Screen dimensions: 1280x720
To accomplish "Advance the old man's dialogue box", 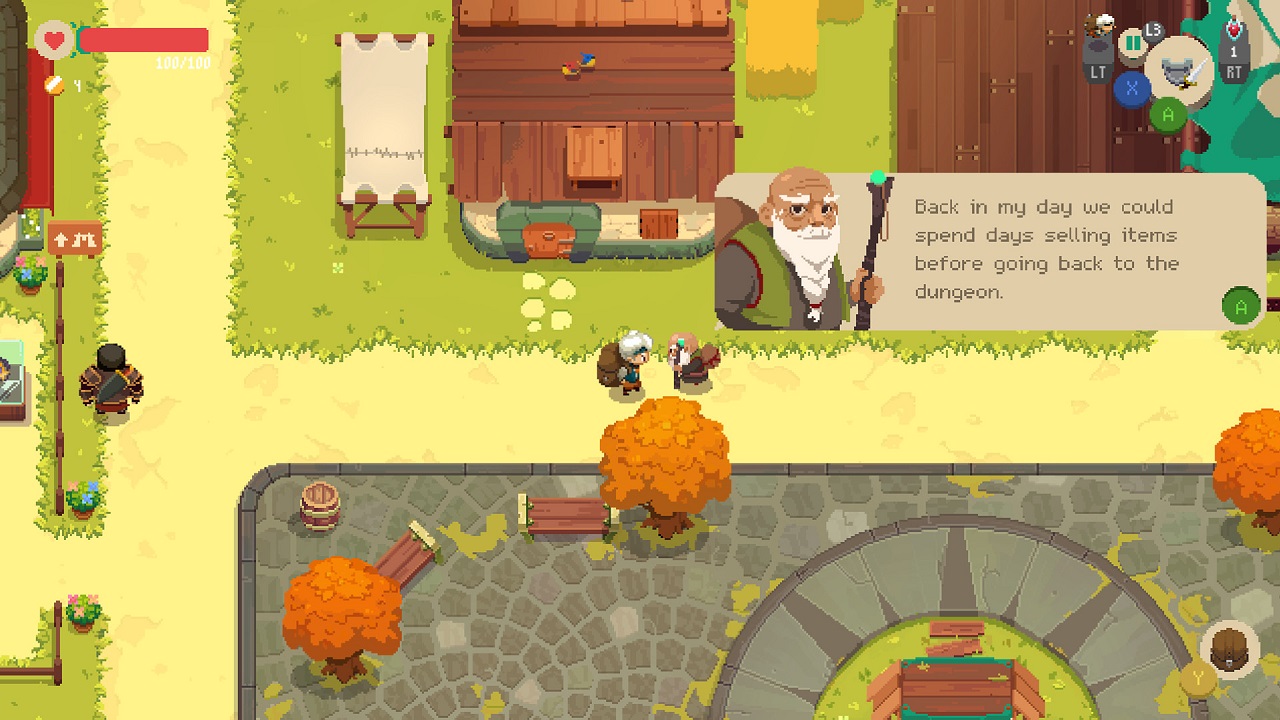I will coord(1241,306).
